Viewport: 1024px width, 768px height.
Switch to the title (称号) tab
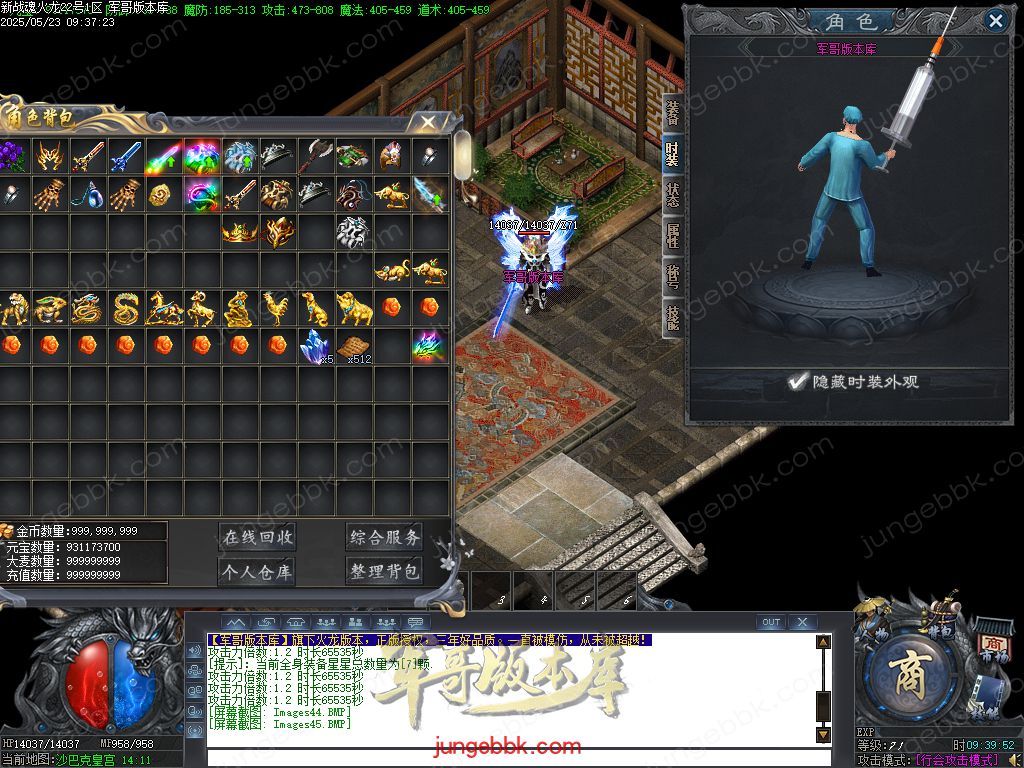673,277
